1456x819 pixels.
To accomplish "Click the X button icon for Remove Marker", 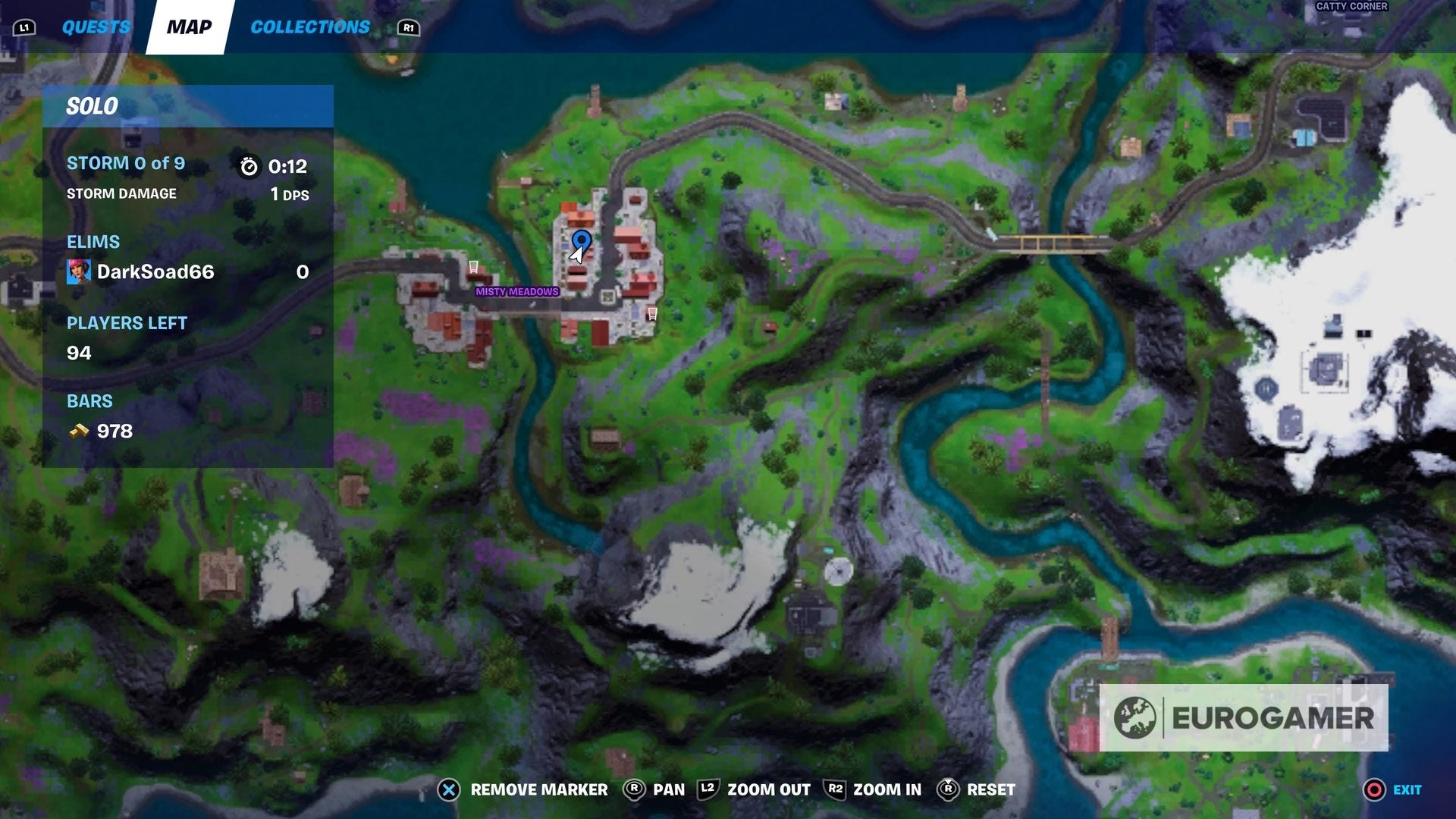I will (447, 789).
